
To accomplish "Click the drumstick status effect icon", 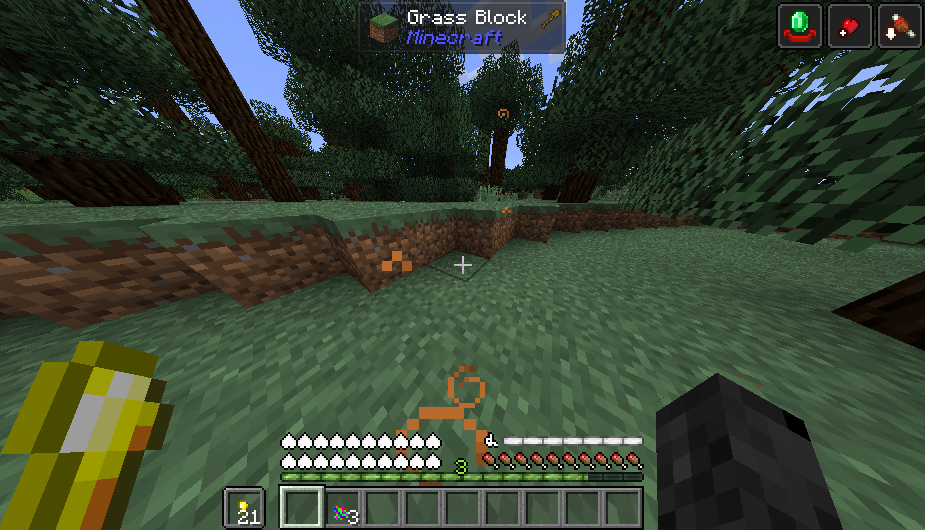I will 898,25.
